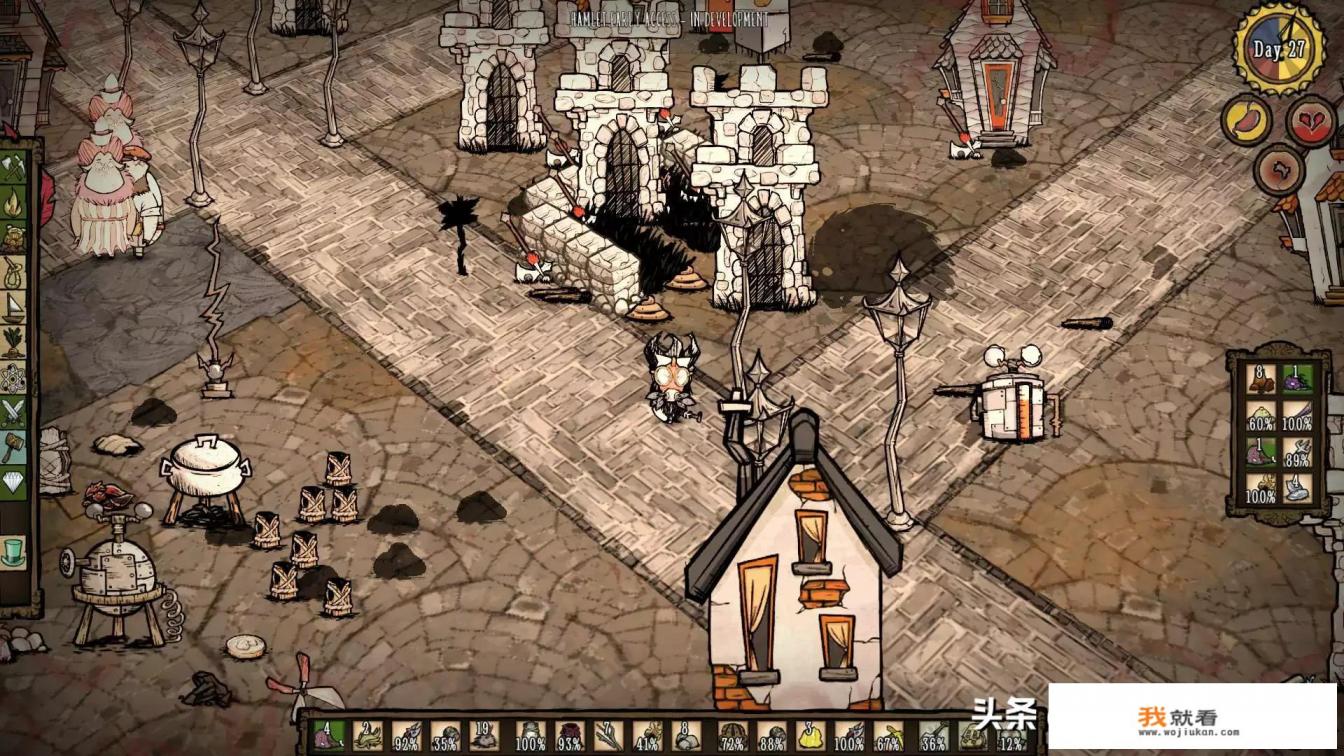Open the 我就看 website watermark link
Image resolution: width=1344 pixels, height=756 pixels.
point(1191,717)
